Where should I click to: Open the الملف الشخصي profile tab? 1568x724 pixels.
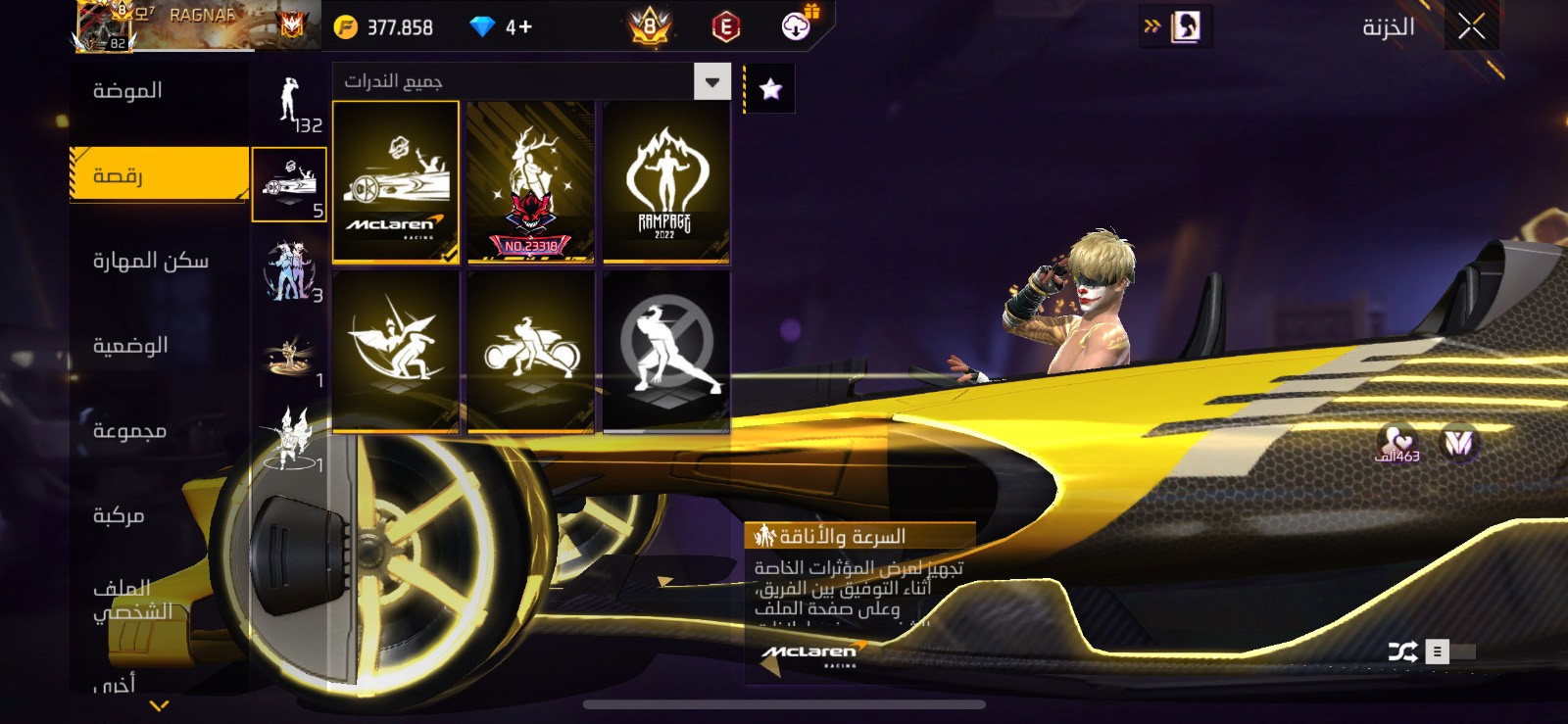click(x=132, y=600)
